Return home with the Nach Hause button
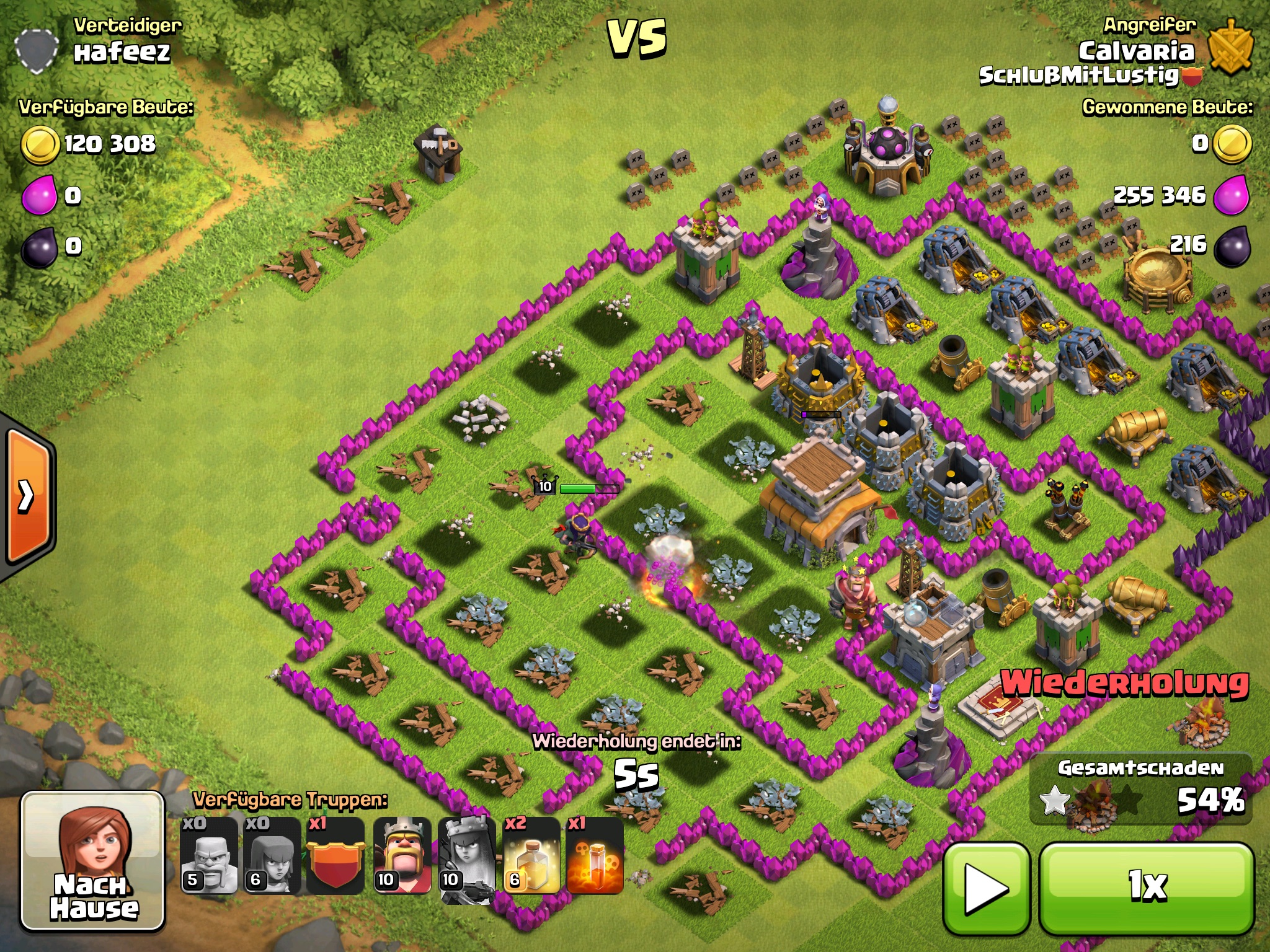 pyautogui.click(x=93, y=862)
